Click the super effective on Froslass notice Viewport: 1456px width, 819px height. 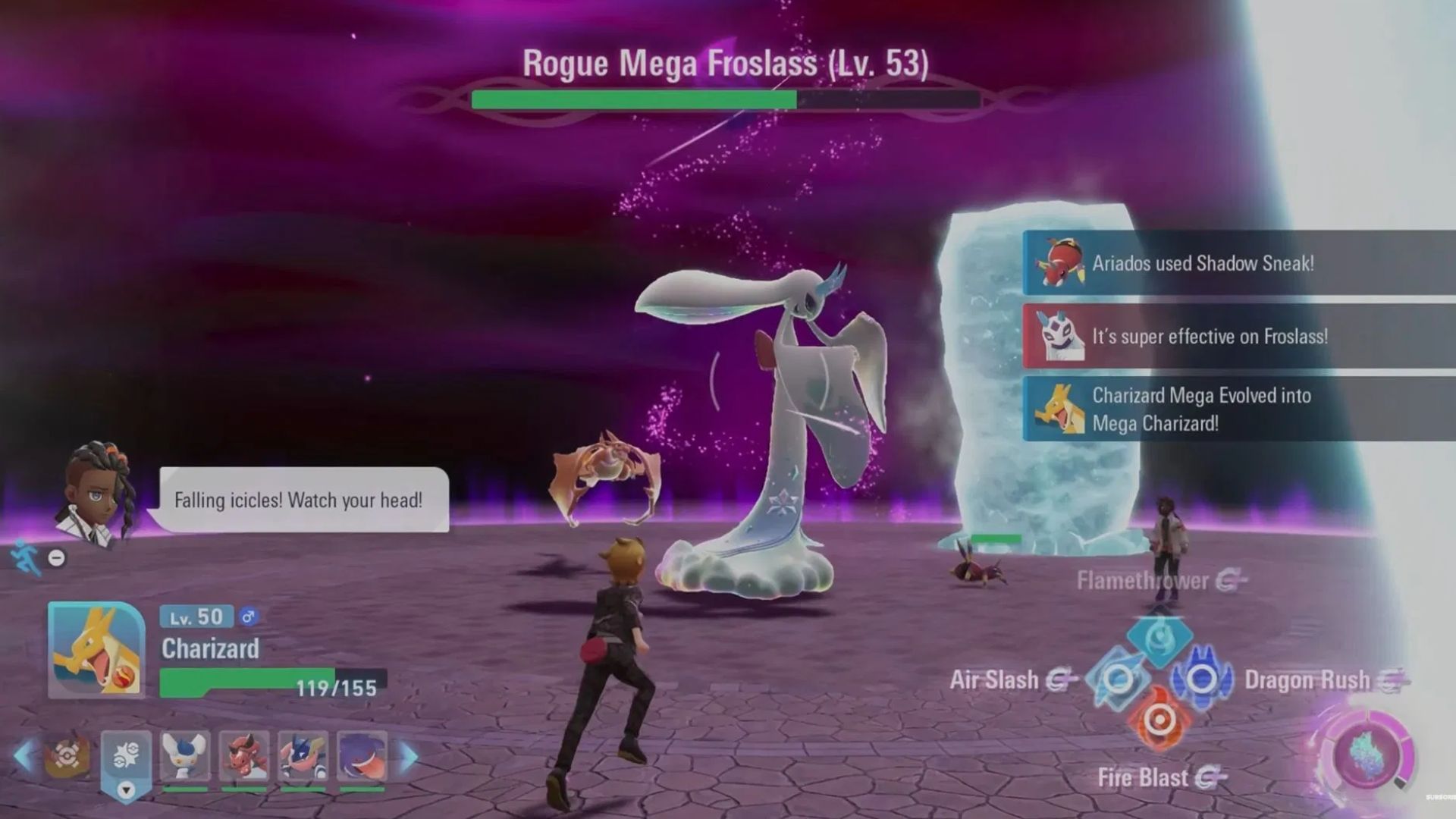tap(1238, 336)
